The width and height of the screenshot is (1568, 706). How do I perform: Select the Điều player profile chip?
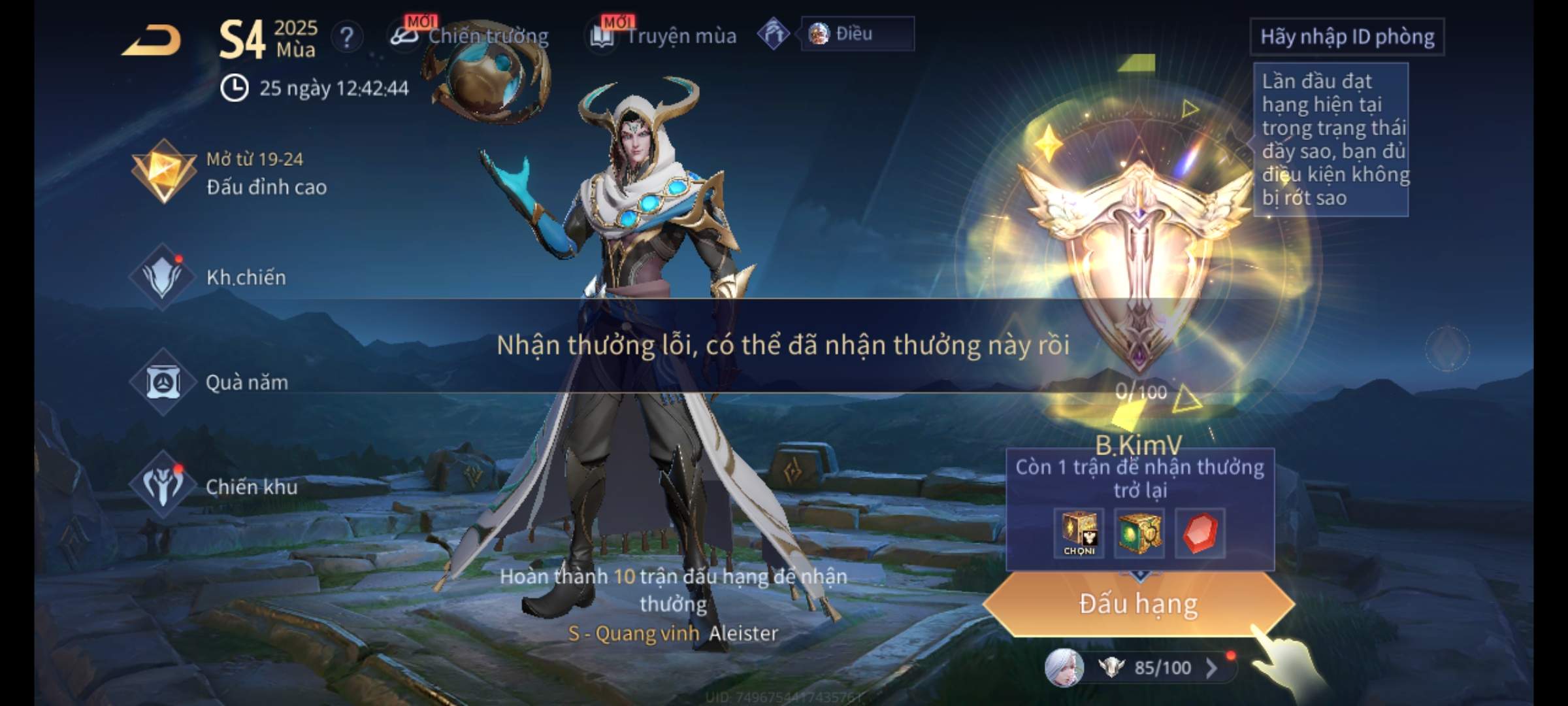857,34
